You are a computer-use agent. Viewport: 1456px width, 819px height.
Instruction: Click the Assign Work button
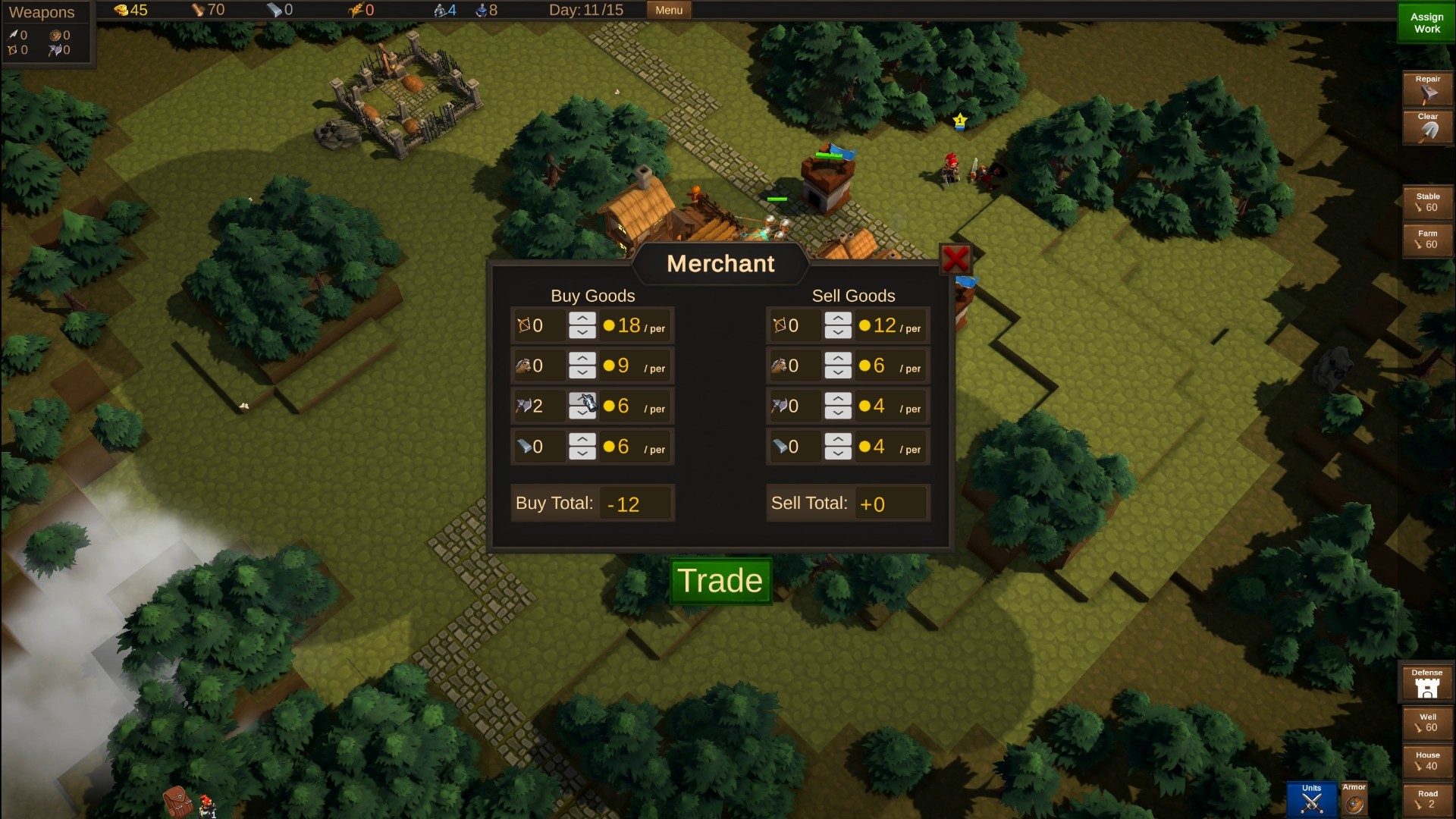[1426, 22]
